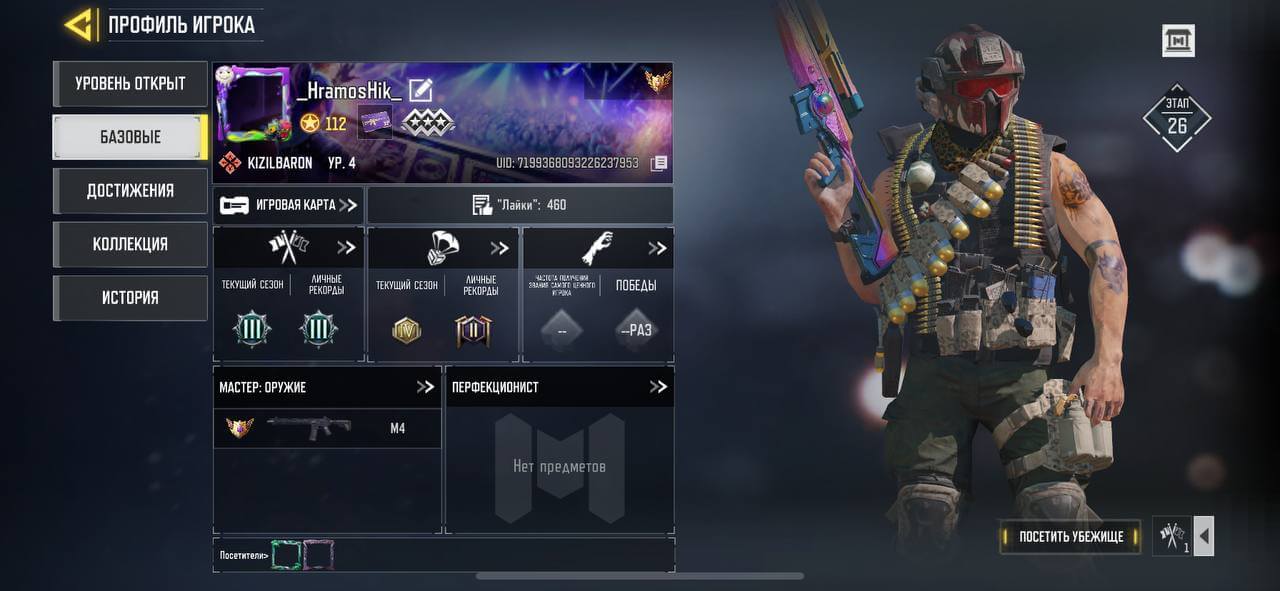The image size is (1280, 591).
Task: Edit the player nickname with pencil icon
Action: coord(421,90)
